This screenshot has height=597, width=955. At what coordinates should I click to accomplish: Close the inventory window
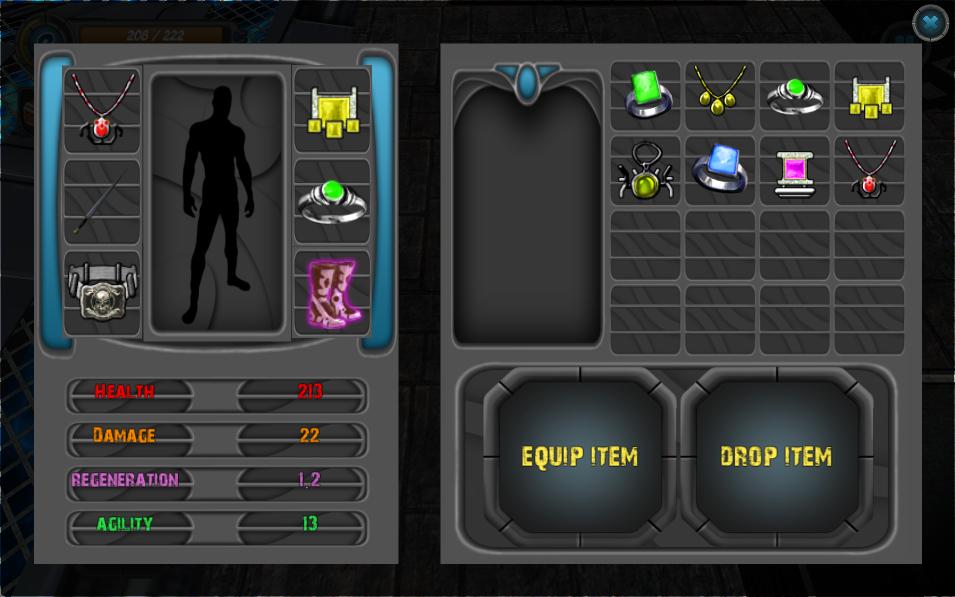coord(931,22)
